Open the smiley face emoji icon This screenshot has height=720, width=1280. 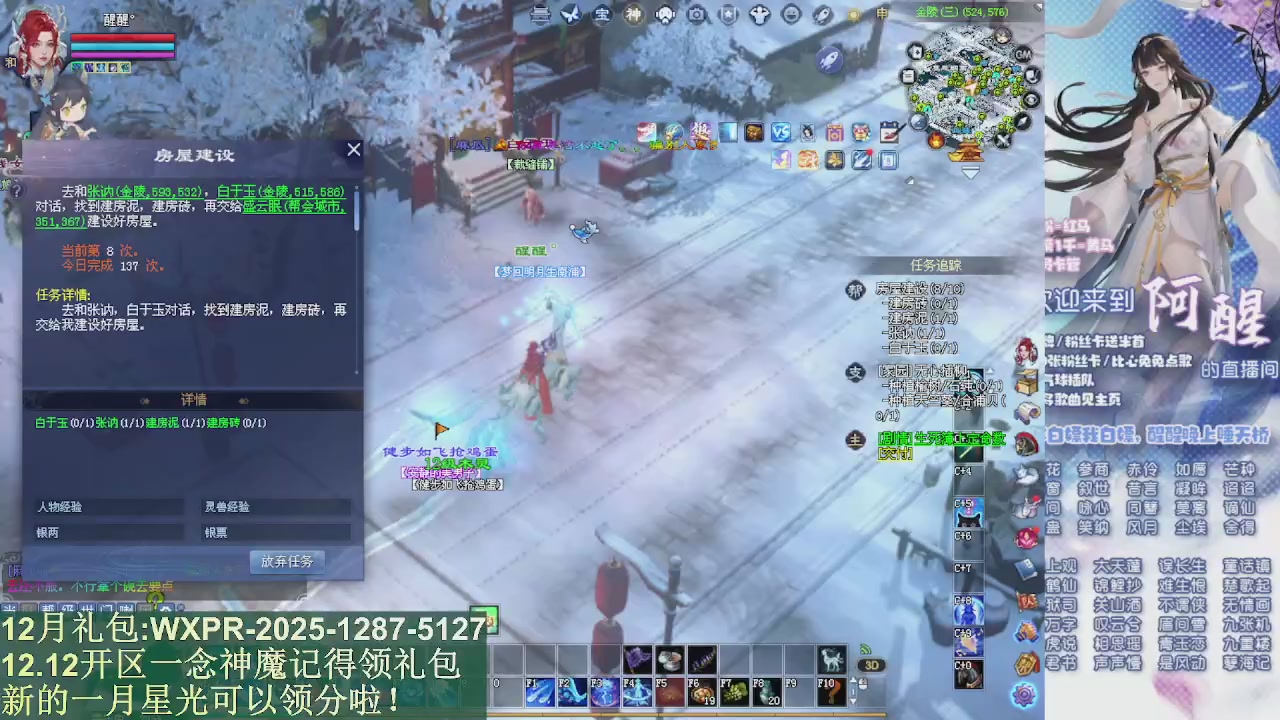click(x=793, y=15)
